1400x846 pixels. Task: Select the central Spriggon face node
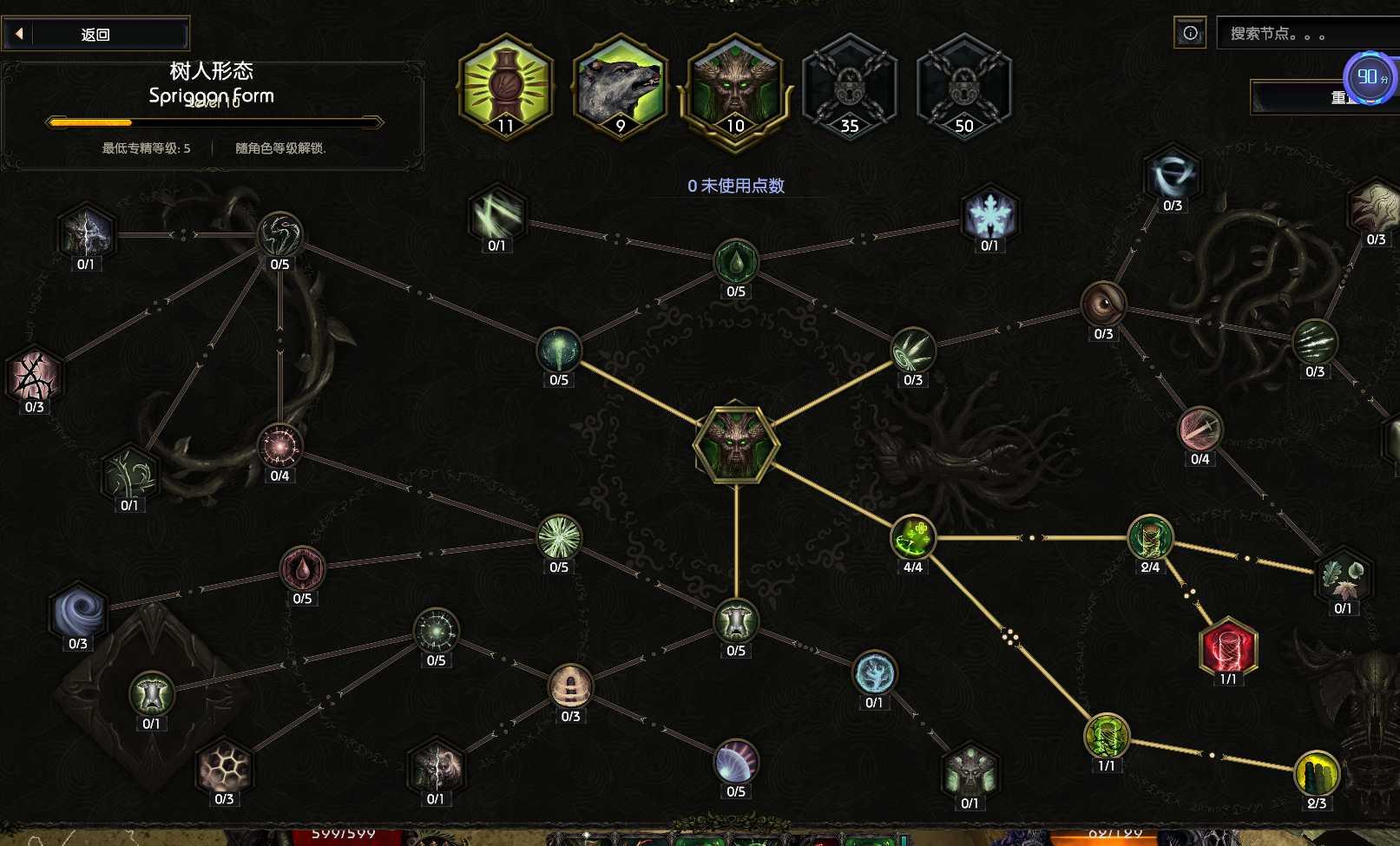736,443
